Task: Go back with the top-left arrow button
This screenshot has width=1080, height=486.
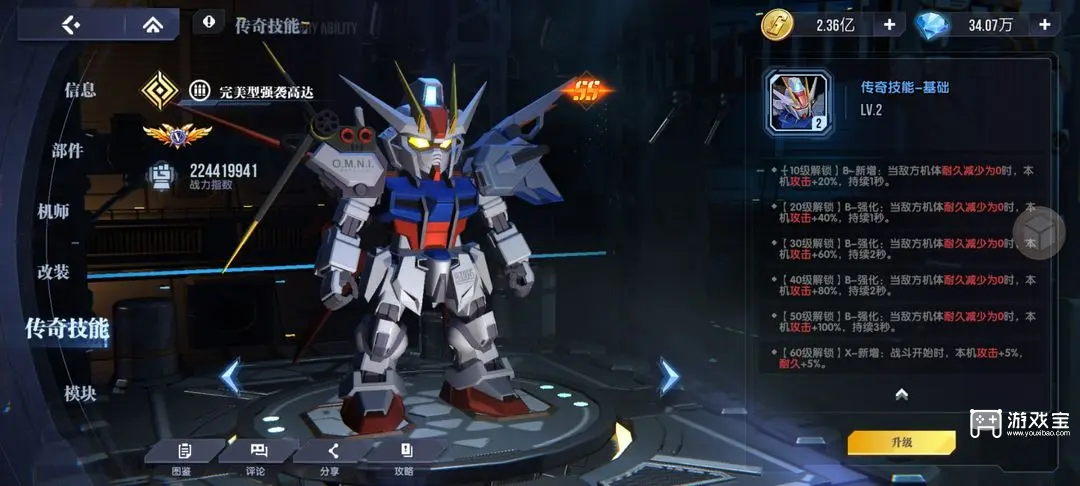Action: click(70, 24)
